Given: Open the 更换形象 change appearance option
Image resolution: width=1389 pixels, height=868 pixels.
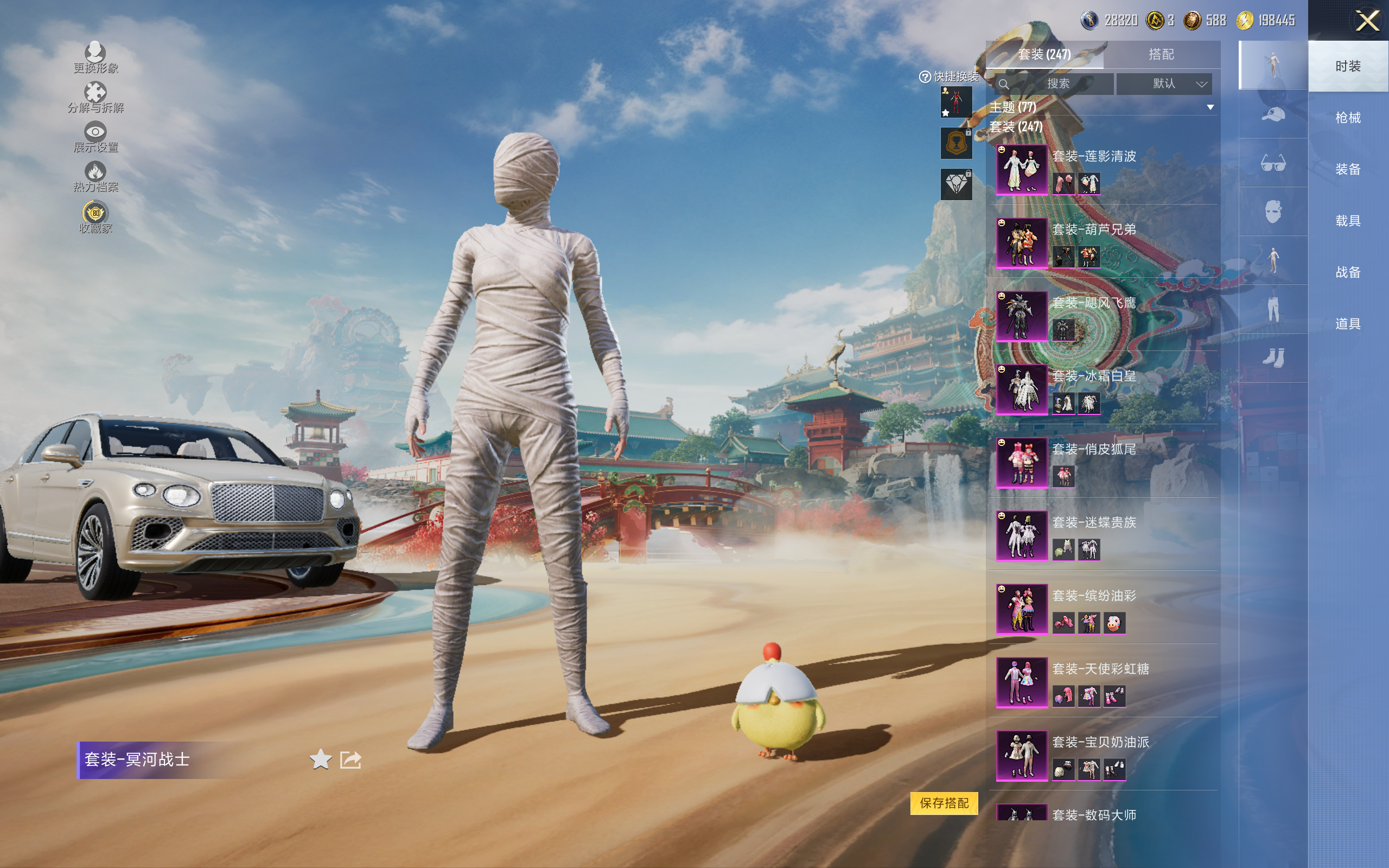Looking at the screenshot, I should [x=95, y=58].
